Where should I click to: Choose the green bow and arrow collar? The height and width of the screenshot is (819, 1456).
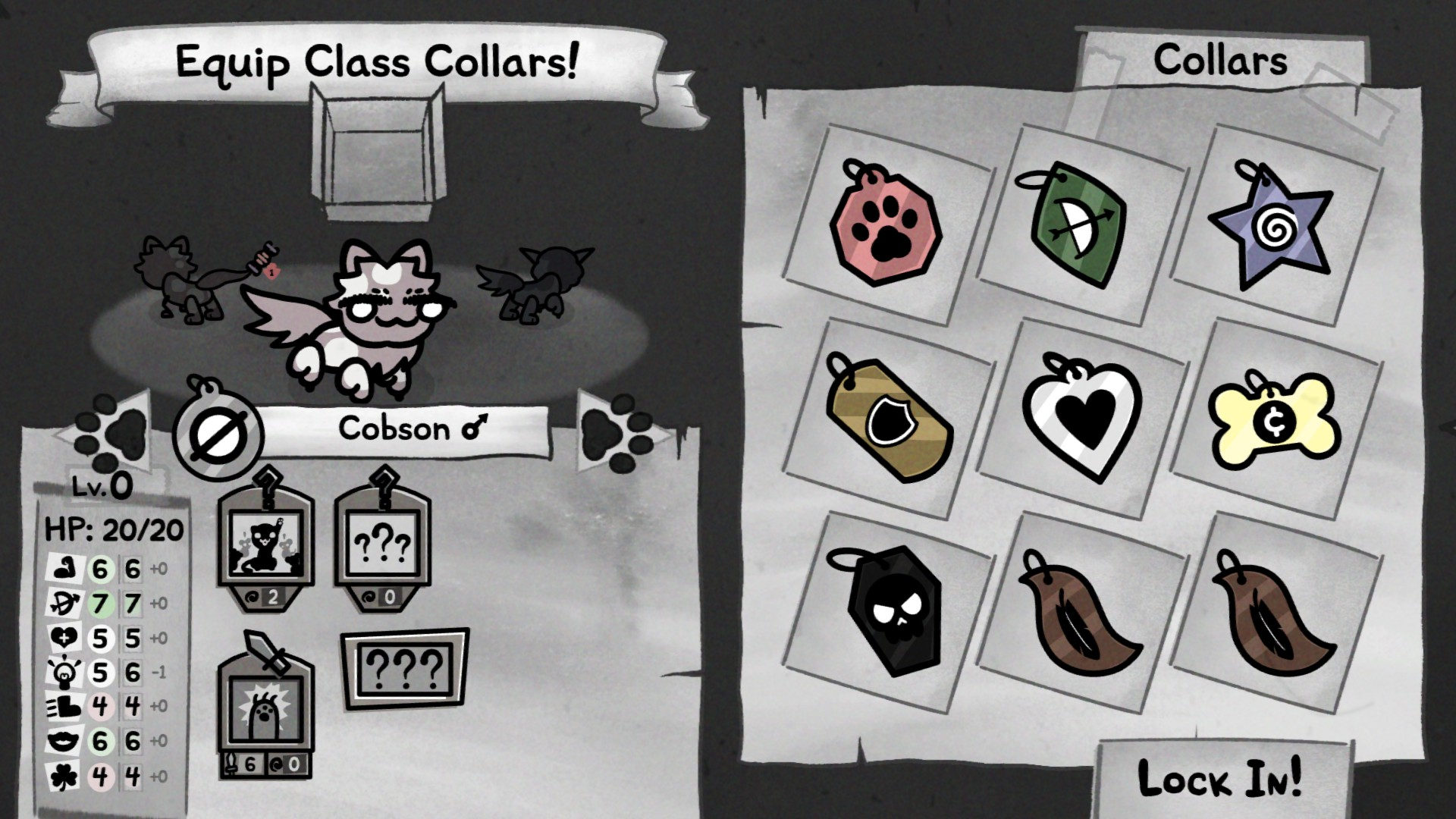(1078, 223)
